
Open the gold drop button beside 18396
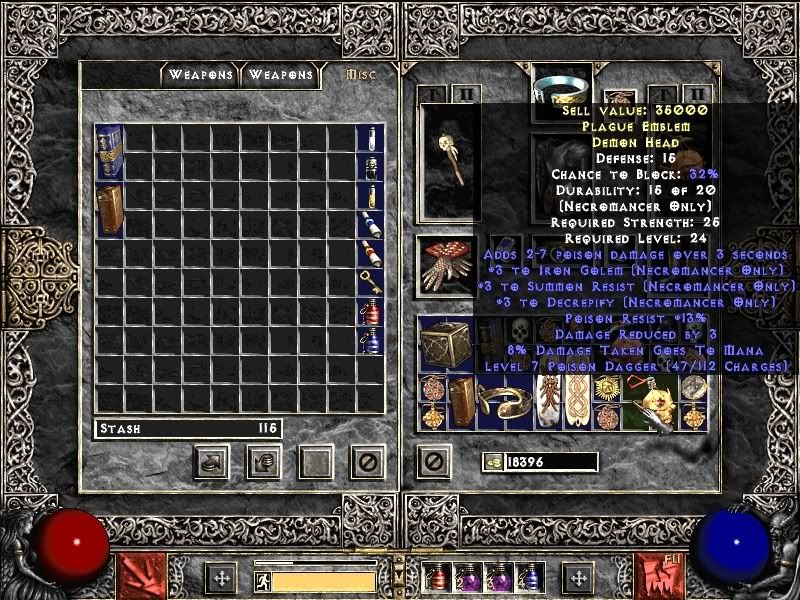point(492,461)
